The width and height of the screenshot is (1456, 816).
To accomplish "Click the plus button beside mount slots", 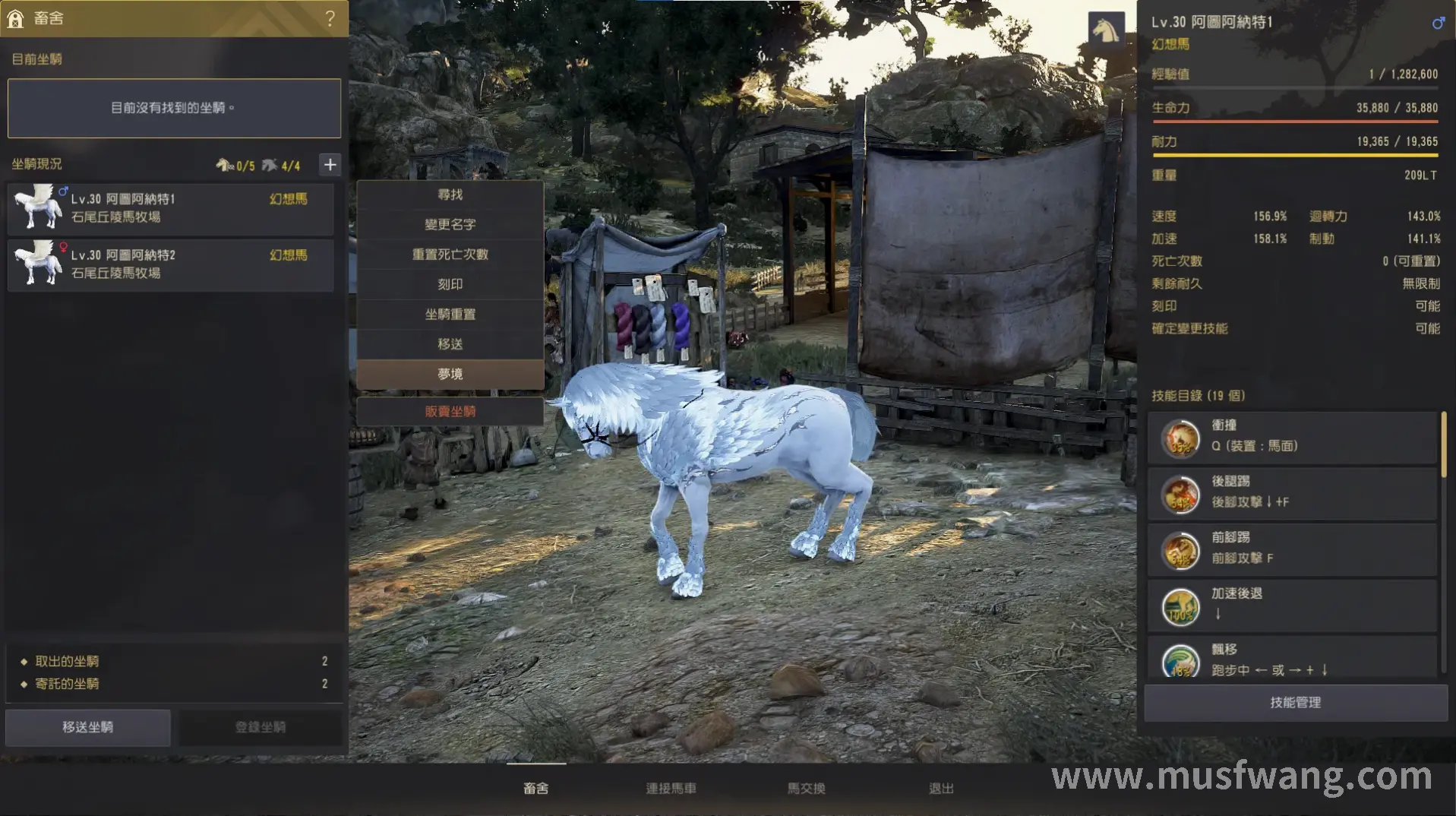I will (330, 165).
